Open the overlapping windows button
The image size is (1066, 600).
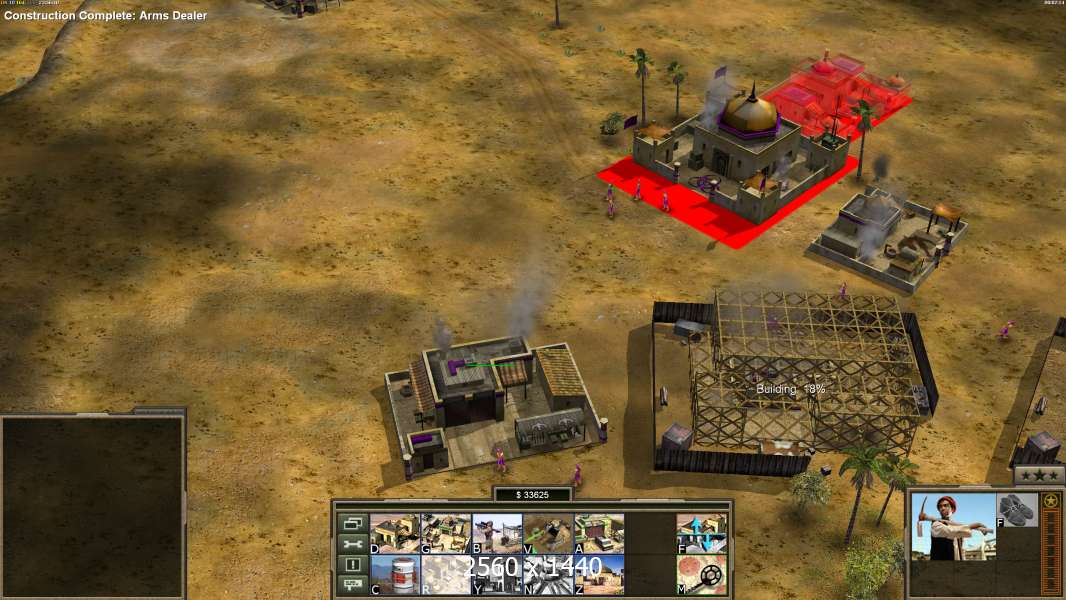coord(352,523)
